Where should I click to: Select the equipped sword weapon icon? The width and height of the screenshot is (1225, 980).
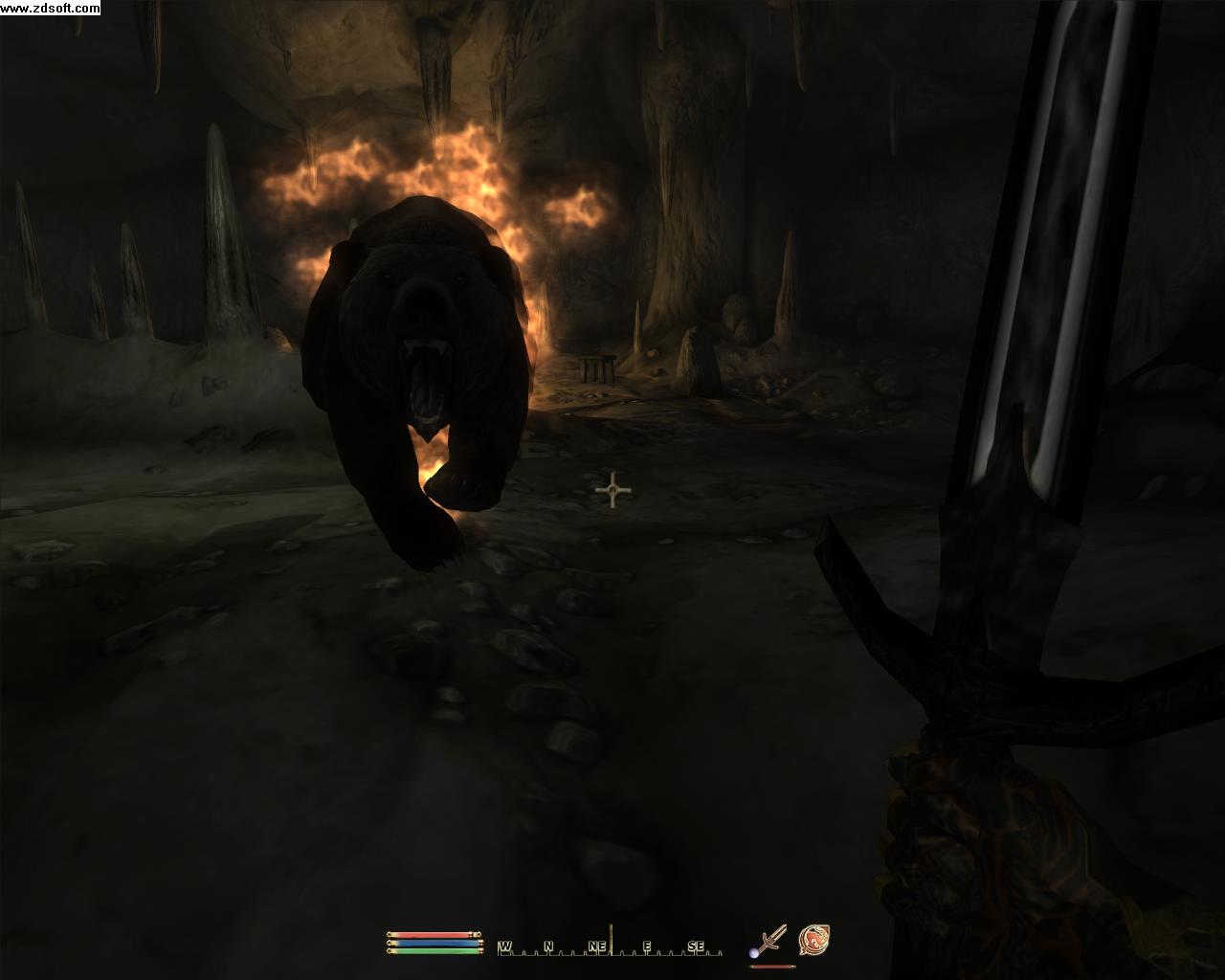768,941
